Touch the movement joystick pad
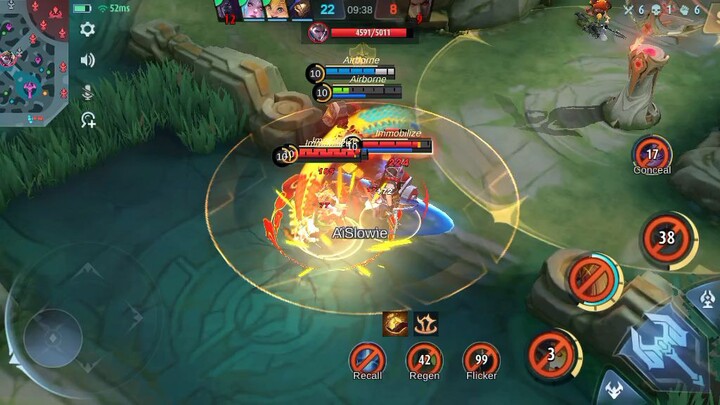The height and width of the screenshot is (405, 720). [52, 337]
